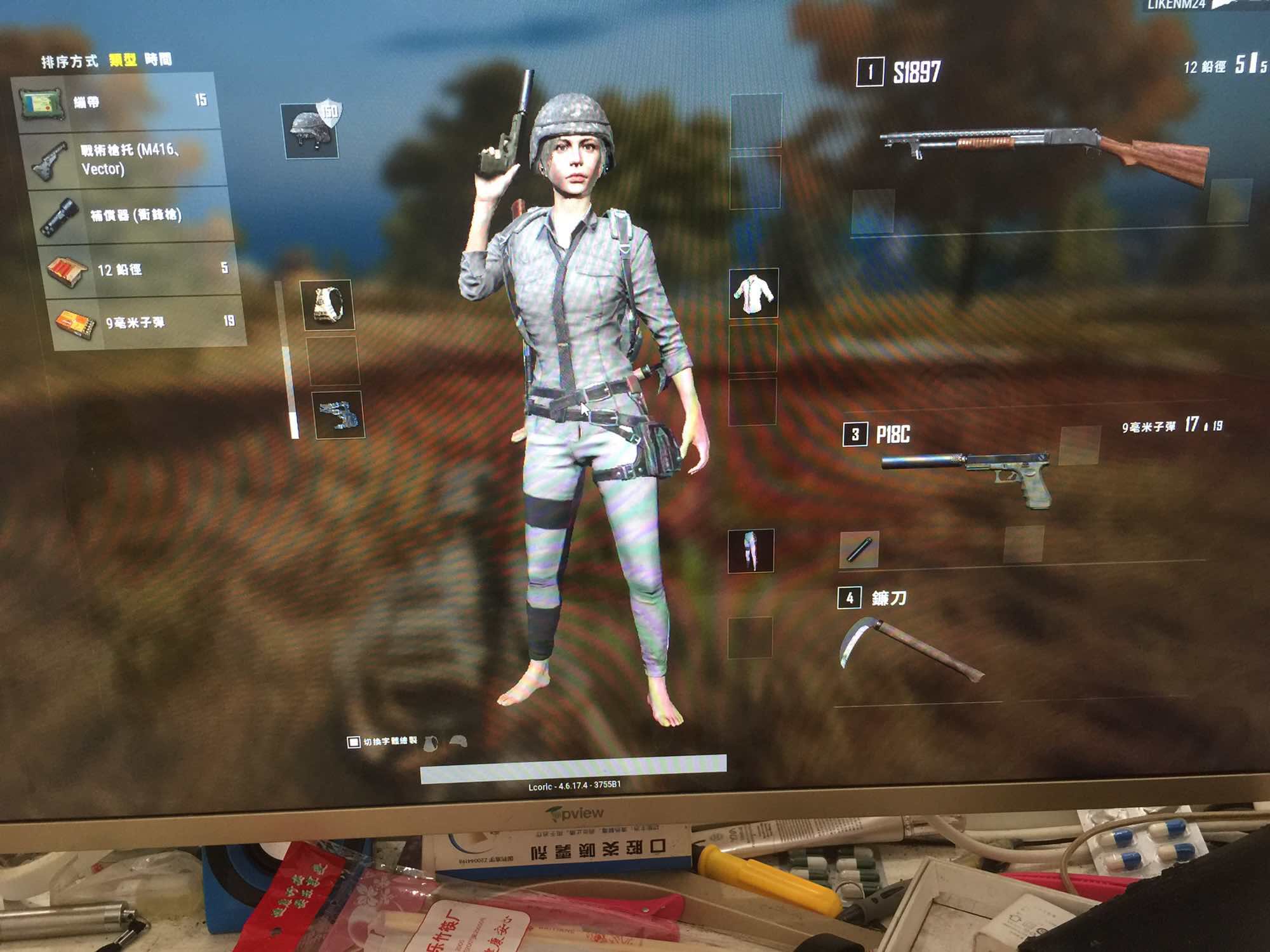The height and width of the screenshot is (952, 1270).
Task: Click the P18C suppressor attachment slot
Action: (x=859, y=549)
